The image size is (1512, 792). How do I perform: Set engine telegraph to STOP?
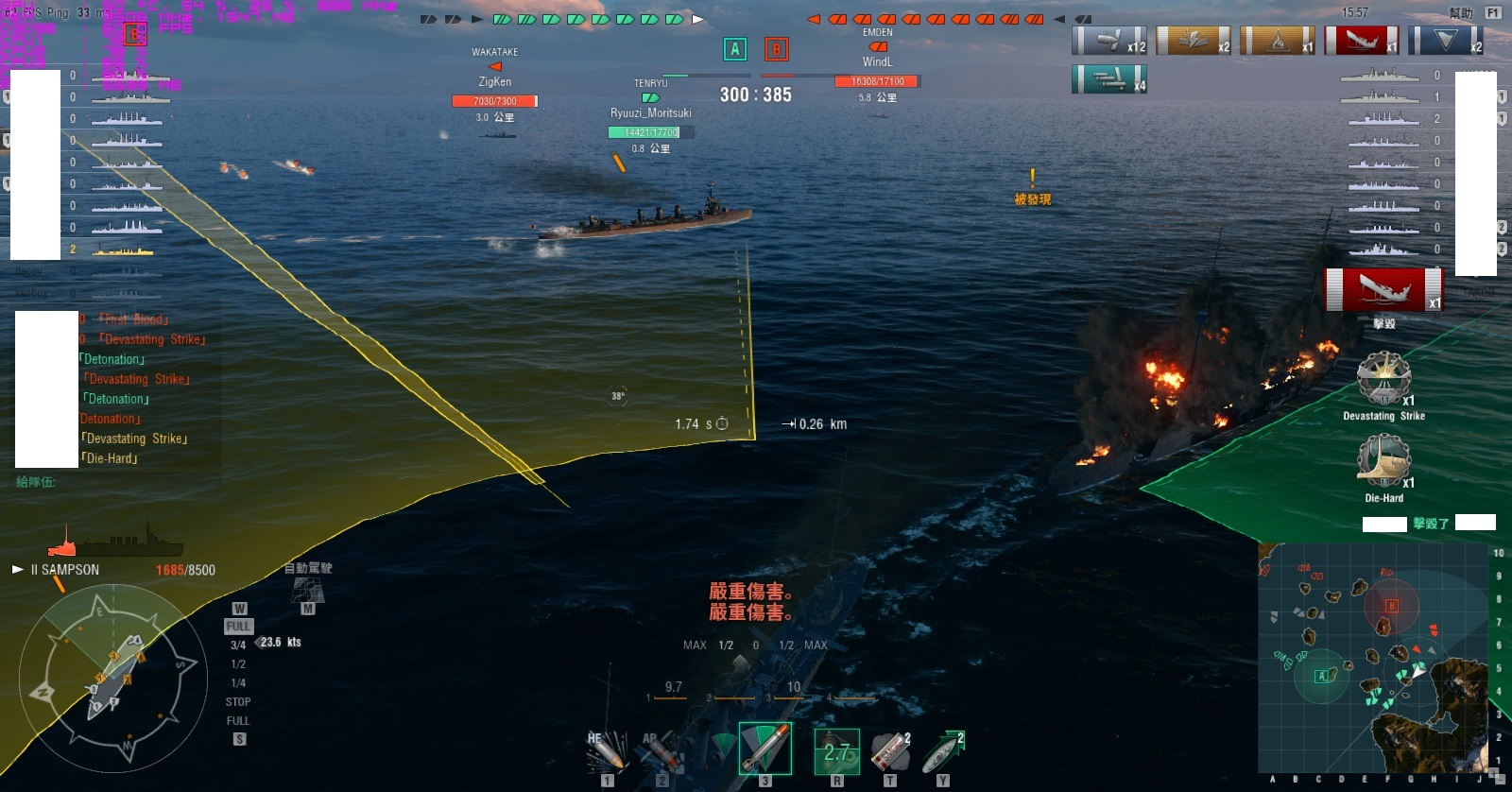238,702
